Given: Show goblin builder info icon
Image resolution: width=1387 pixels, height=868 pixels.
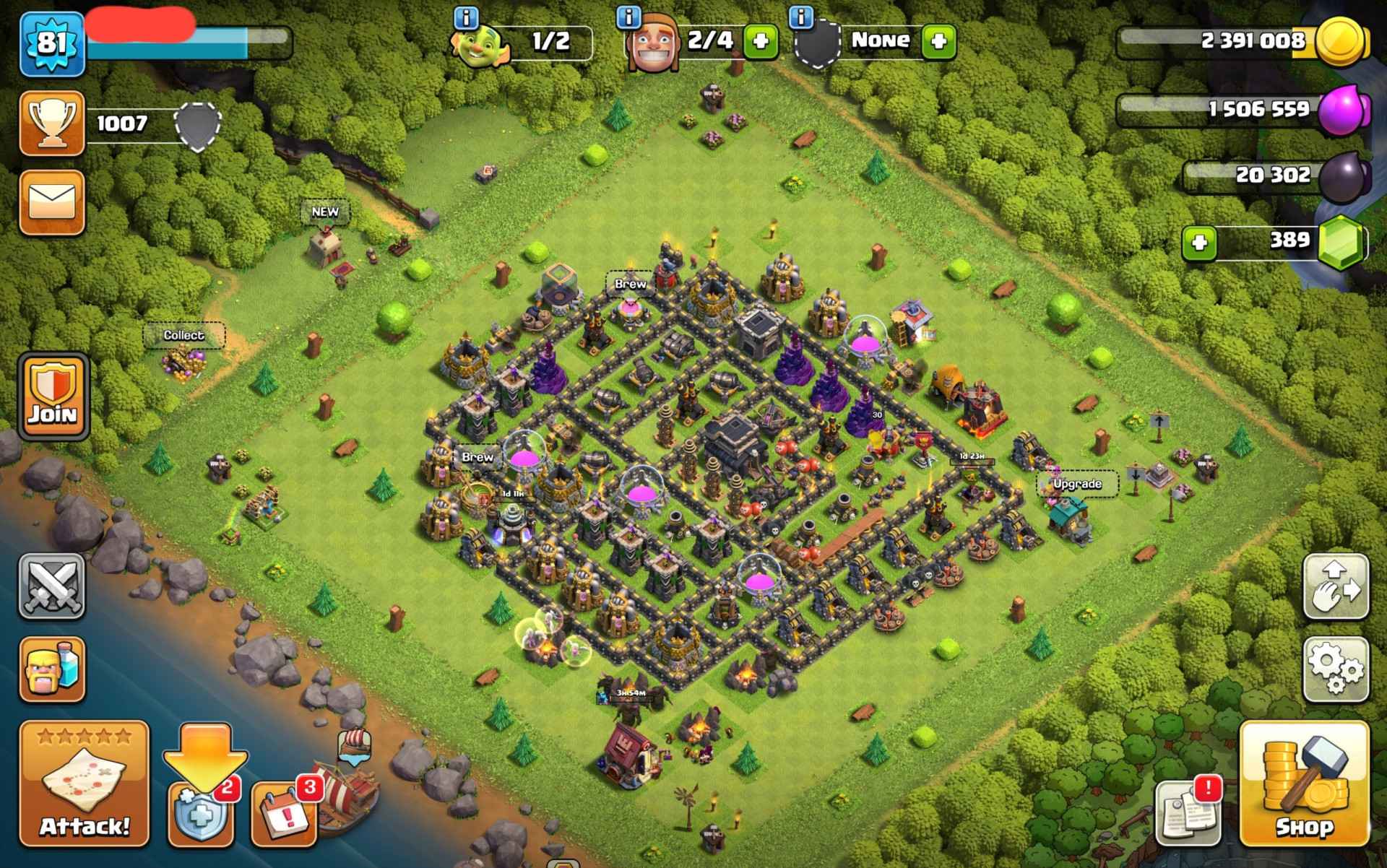Looking at the screenshot, I should pyautogui.click(x=467, y=16).
